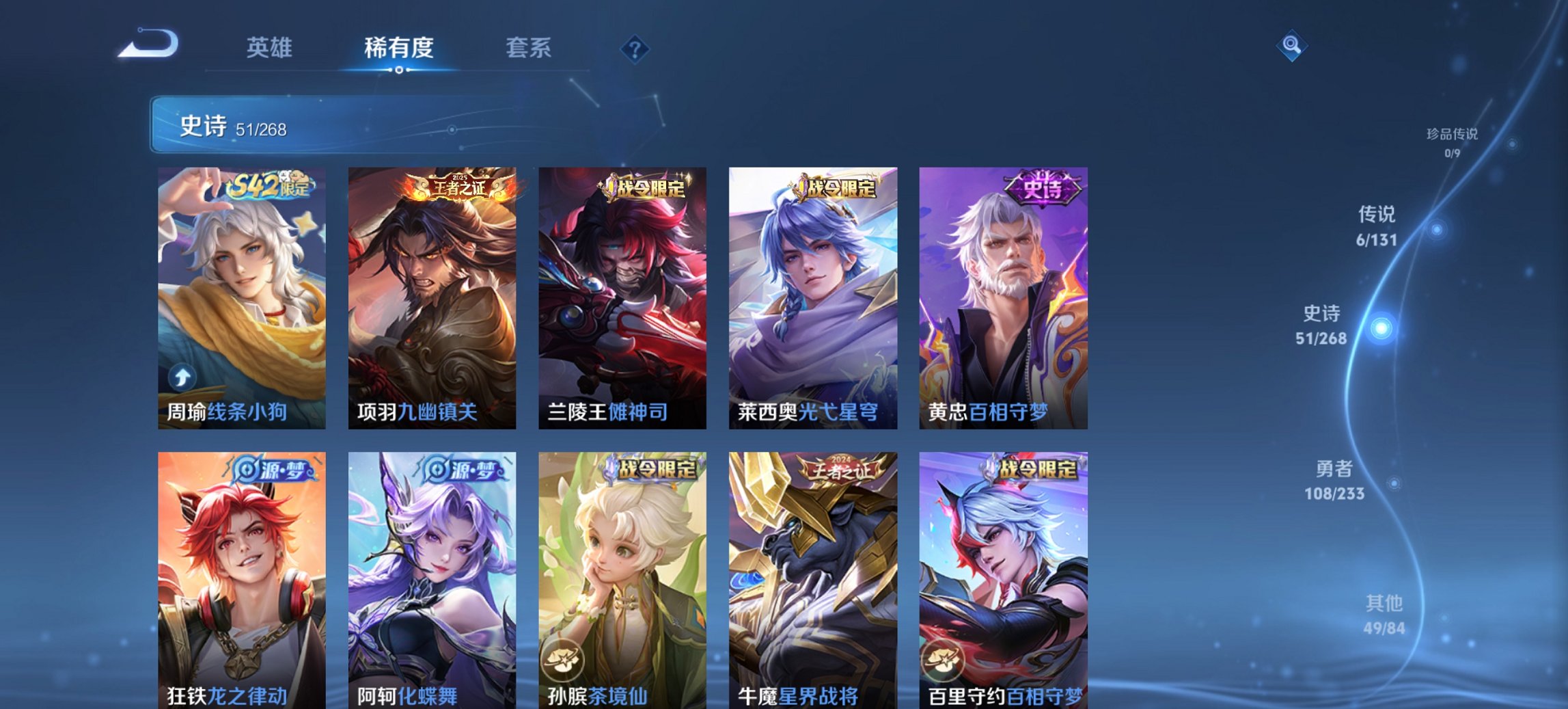Viewport: 1568px width, 709px height.
Task: Switch to the 套系 tab
Action: pos(528,48)
